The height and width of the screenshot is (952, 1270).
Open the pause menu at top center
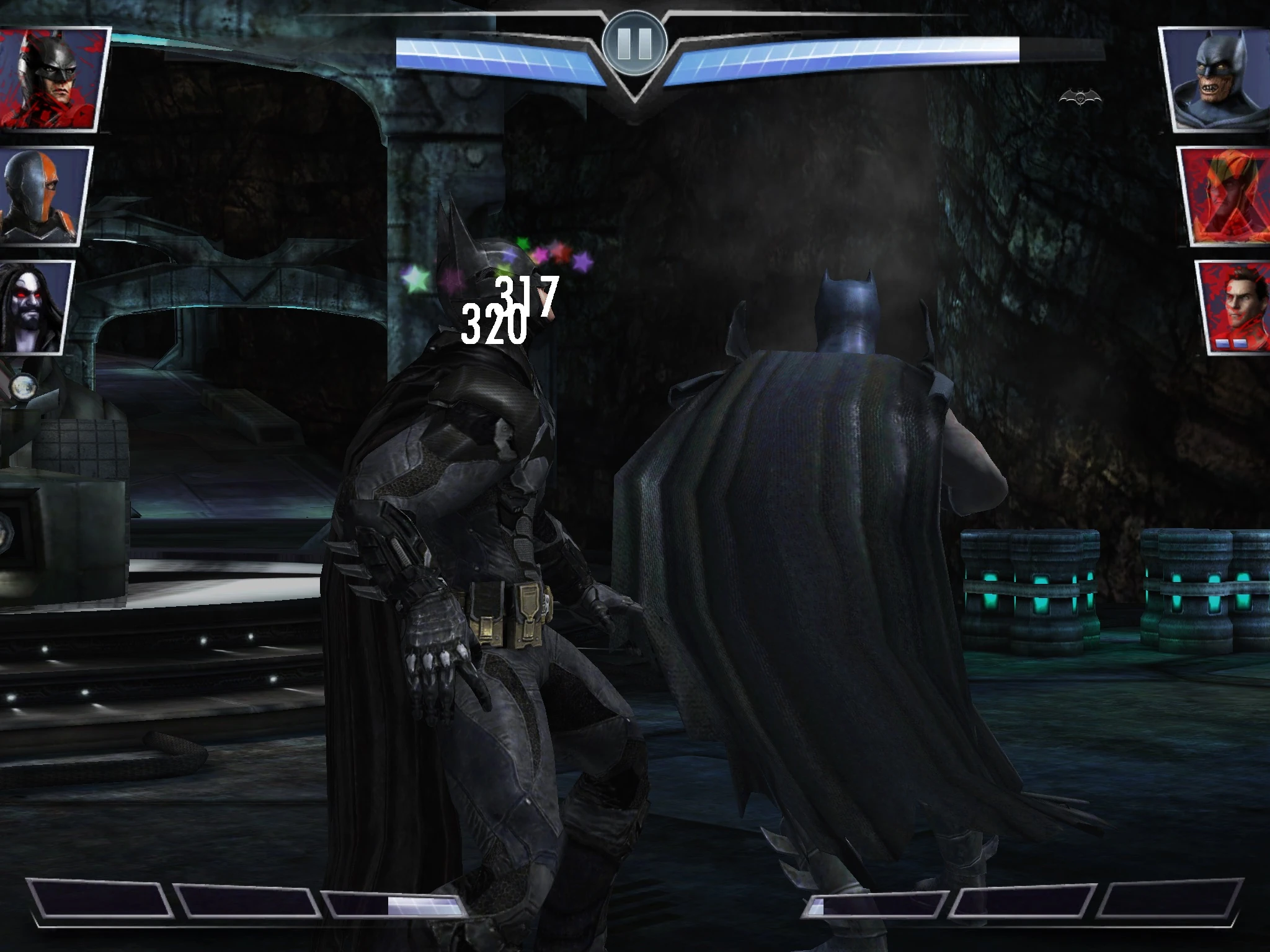pyautogui.click(x=634, y=42)
